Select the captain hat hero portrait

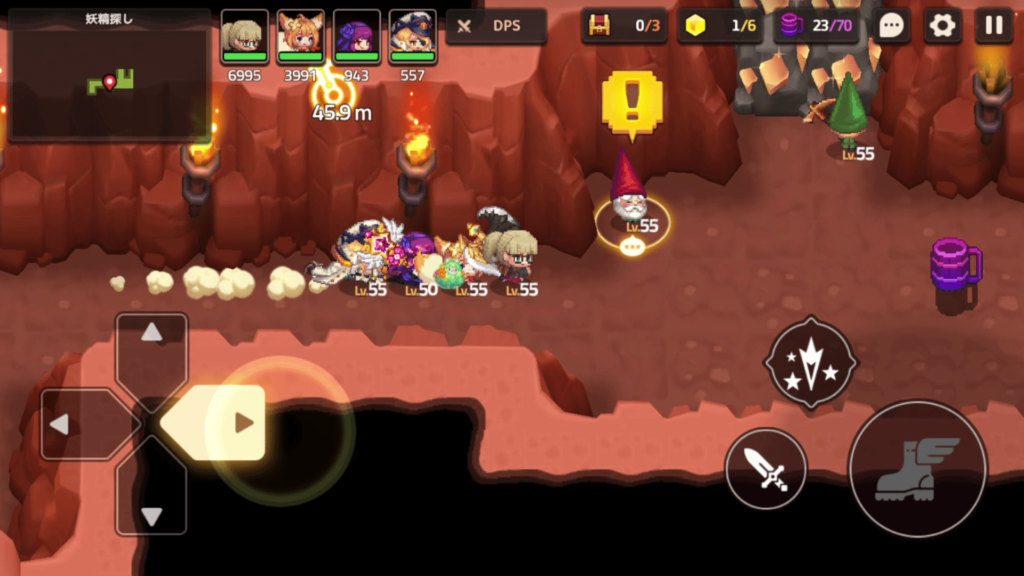(412, 37)
